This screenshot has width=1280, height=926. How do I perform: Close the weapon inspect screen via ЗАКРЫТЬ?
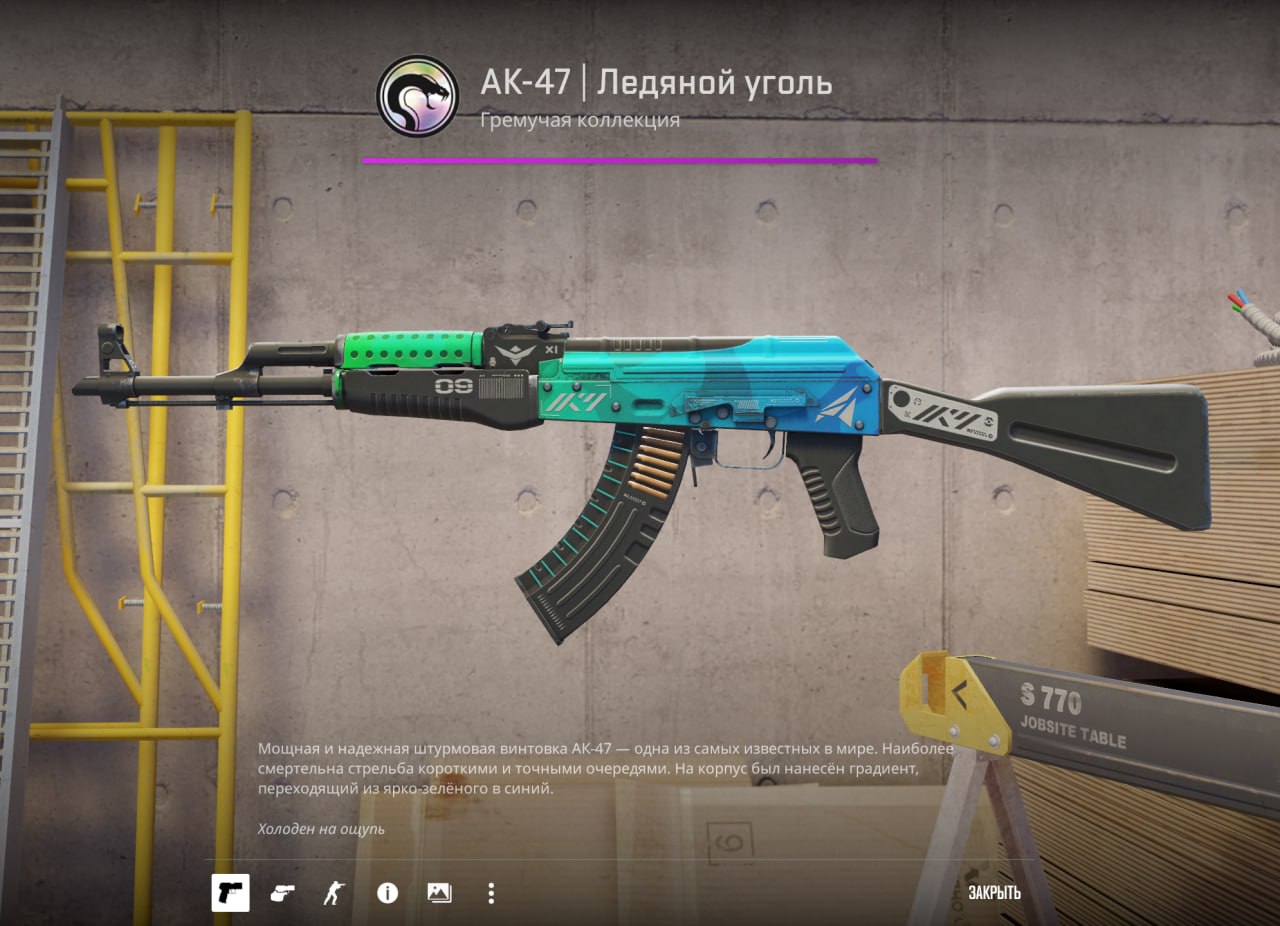pyautogui.click(x=993, y=893)
